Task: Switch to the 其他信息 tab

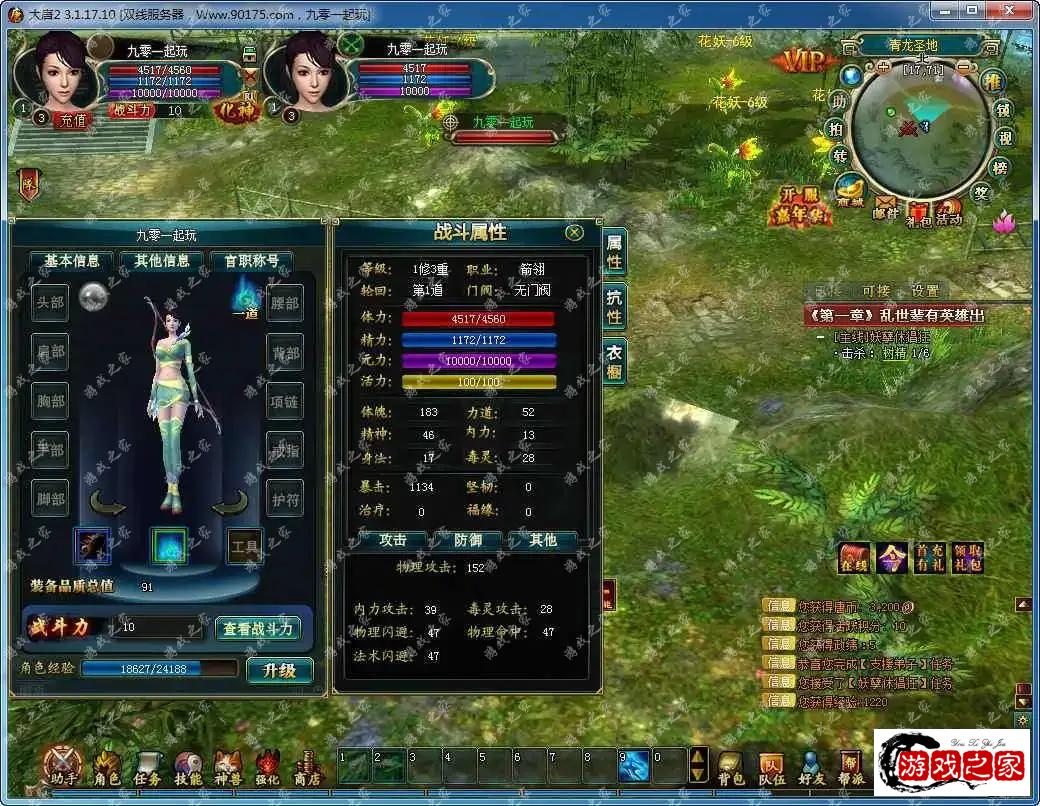Action: [162, 261]
